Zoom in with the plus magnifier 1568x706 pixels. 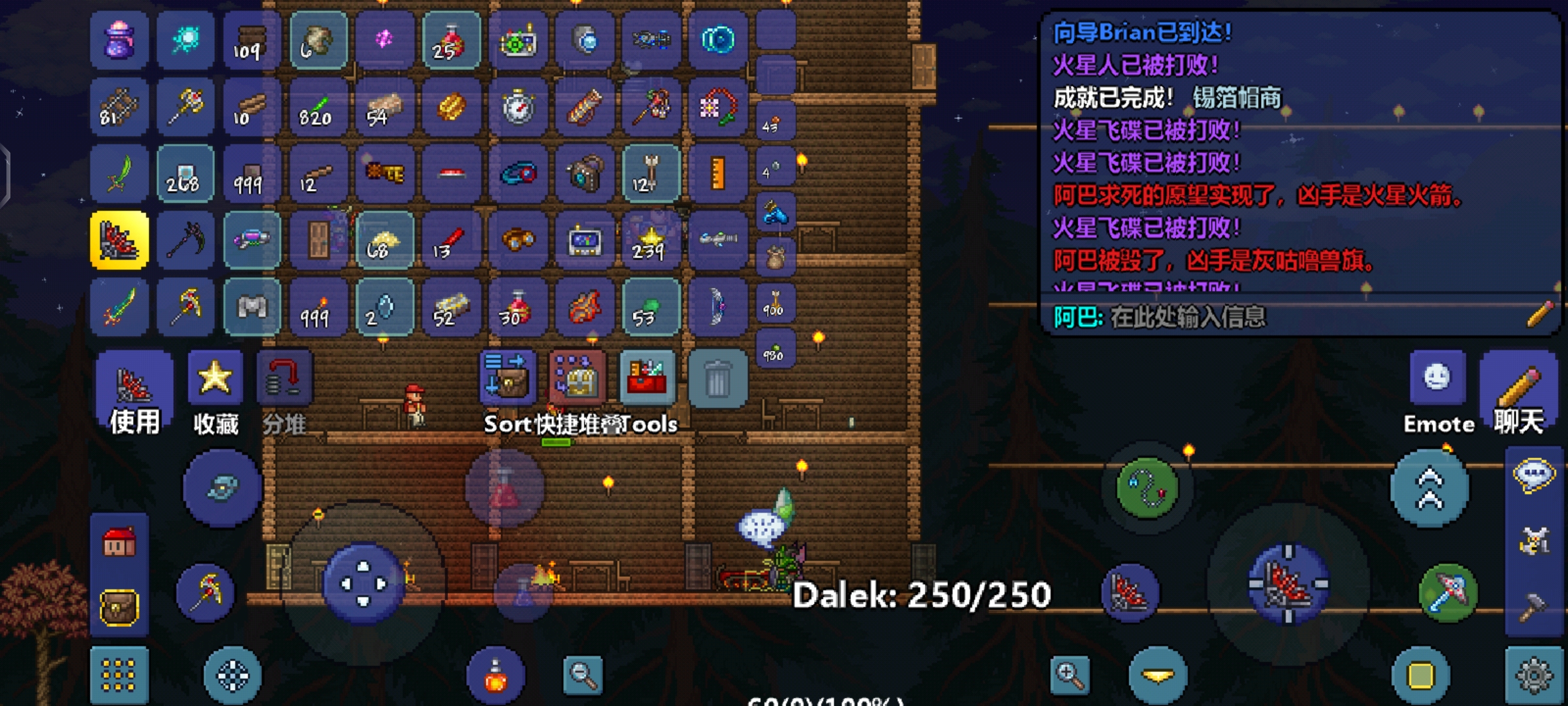1070,675
